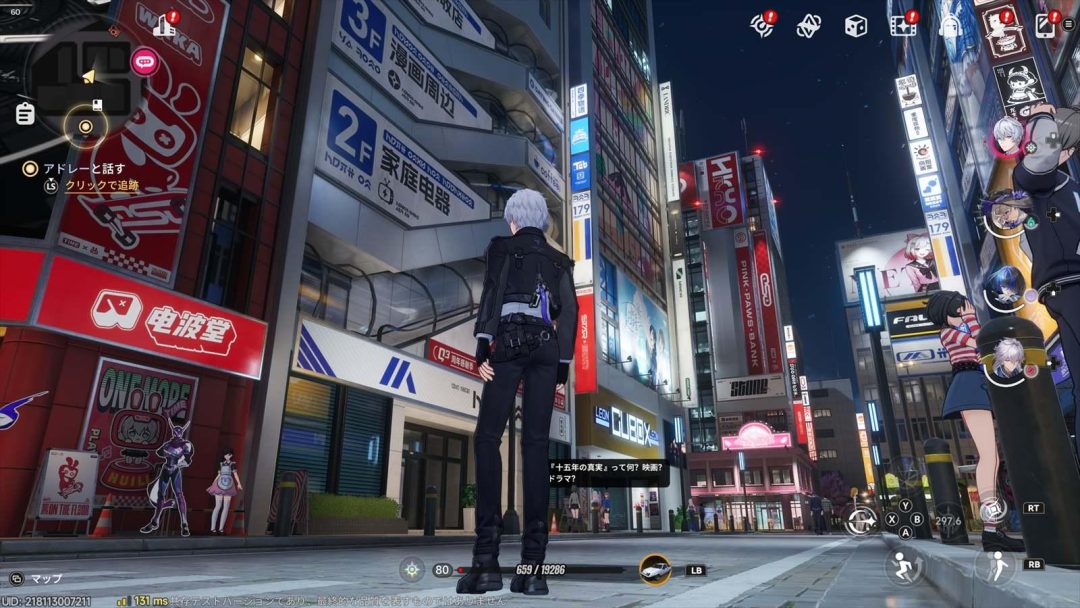
Task: Click the compass icon beside level 80
Action: [x=412, y=570]
